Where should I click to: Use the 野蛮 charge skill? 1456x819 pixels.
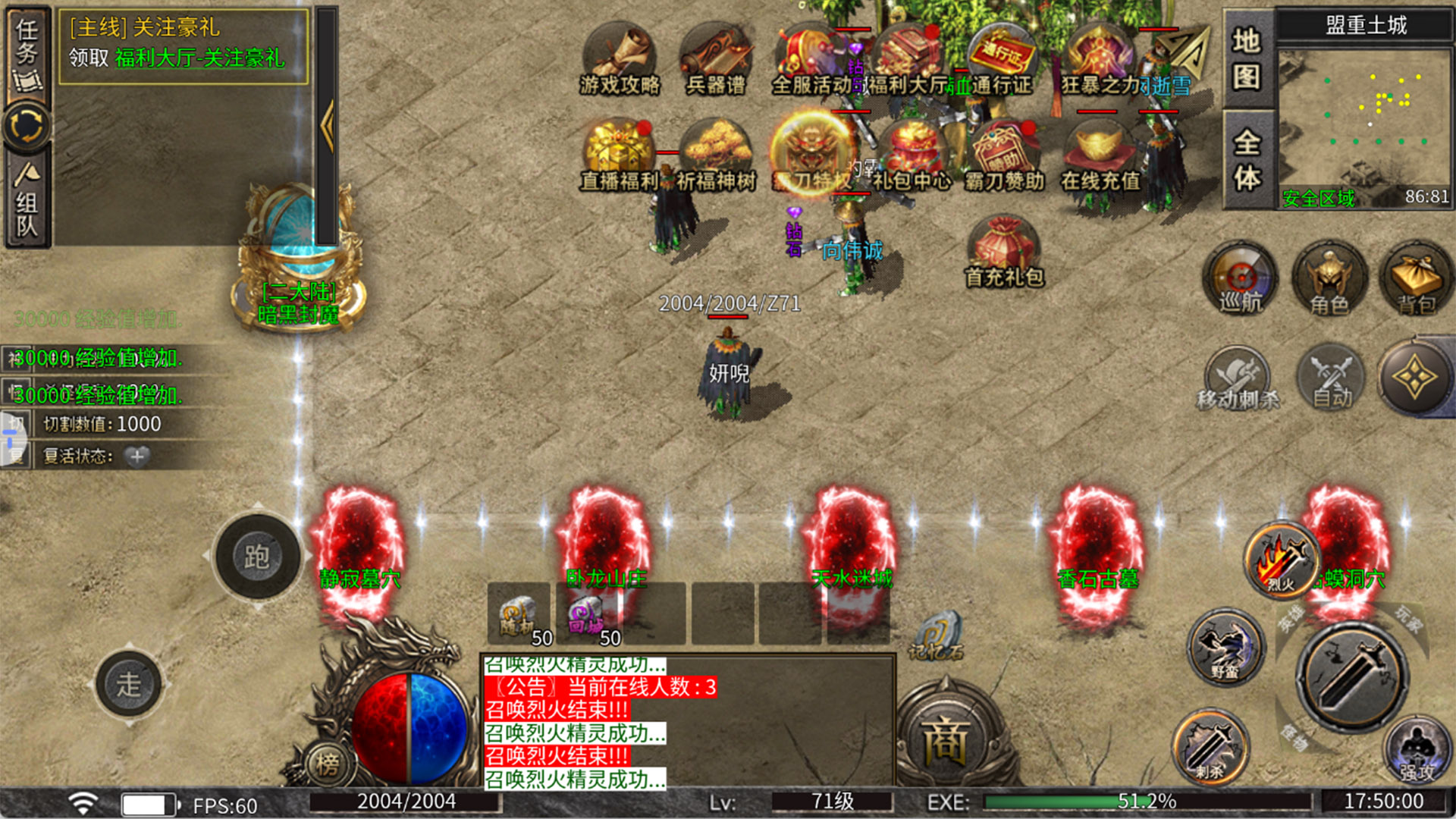[1225, 647]
